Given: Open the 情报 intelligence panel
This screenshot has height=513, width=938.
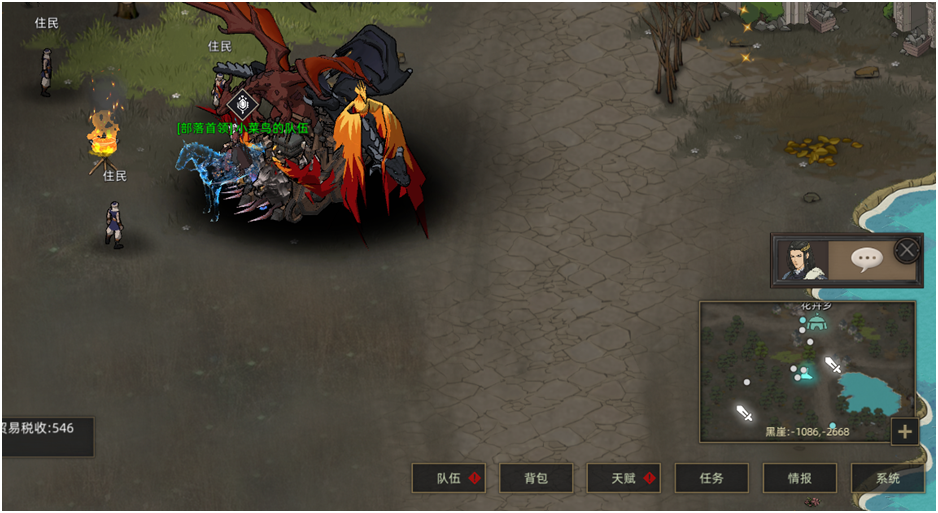Looking at the screenshot, I should [800, 478].
